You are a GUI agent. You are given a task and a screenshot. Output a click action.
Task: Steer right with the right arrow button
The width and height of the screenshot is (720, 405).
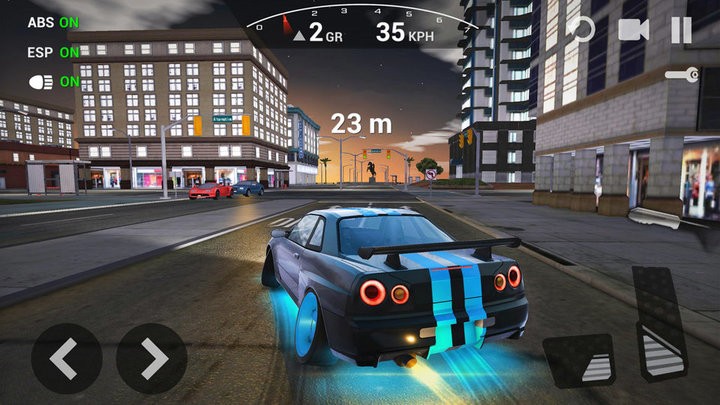point(151,358)
